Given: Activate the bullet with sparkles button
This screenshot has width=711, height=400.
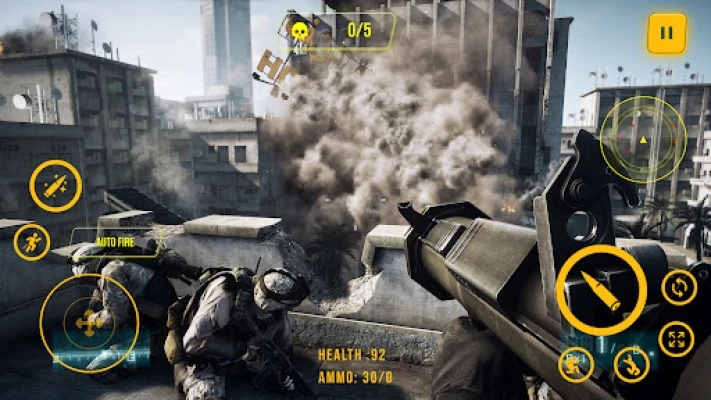Looking at the screenshot, I should tap(55, 185).
